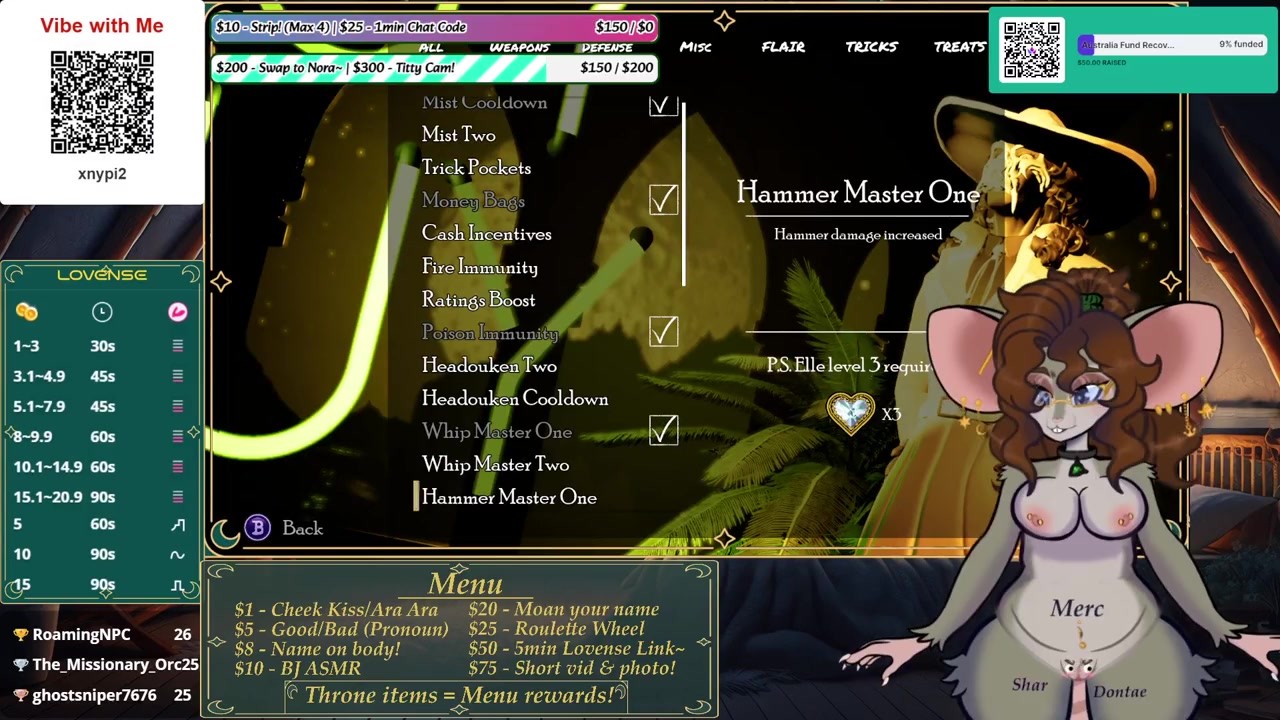Open the Australia Fund Recovery donation banner
1280x720 pixels.
[1169, 50]
